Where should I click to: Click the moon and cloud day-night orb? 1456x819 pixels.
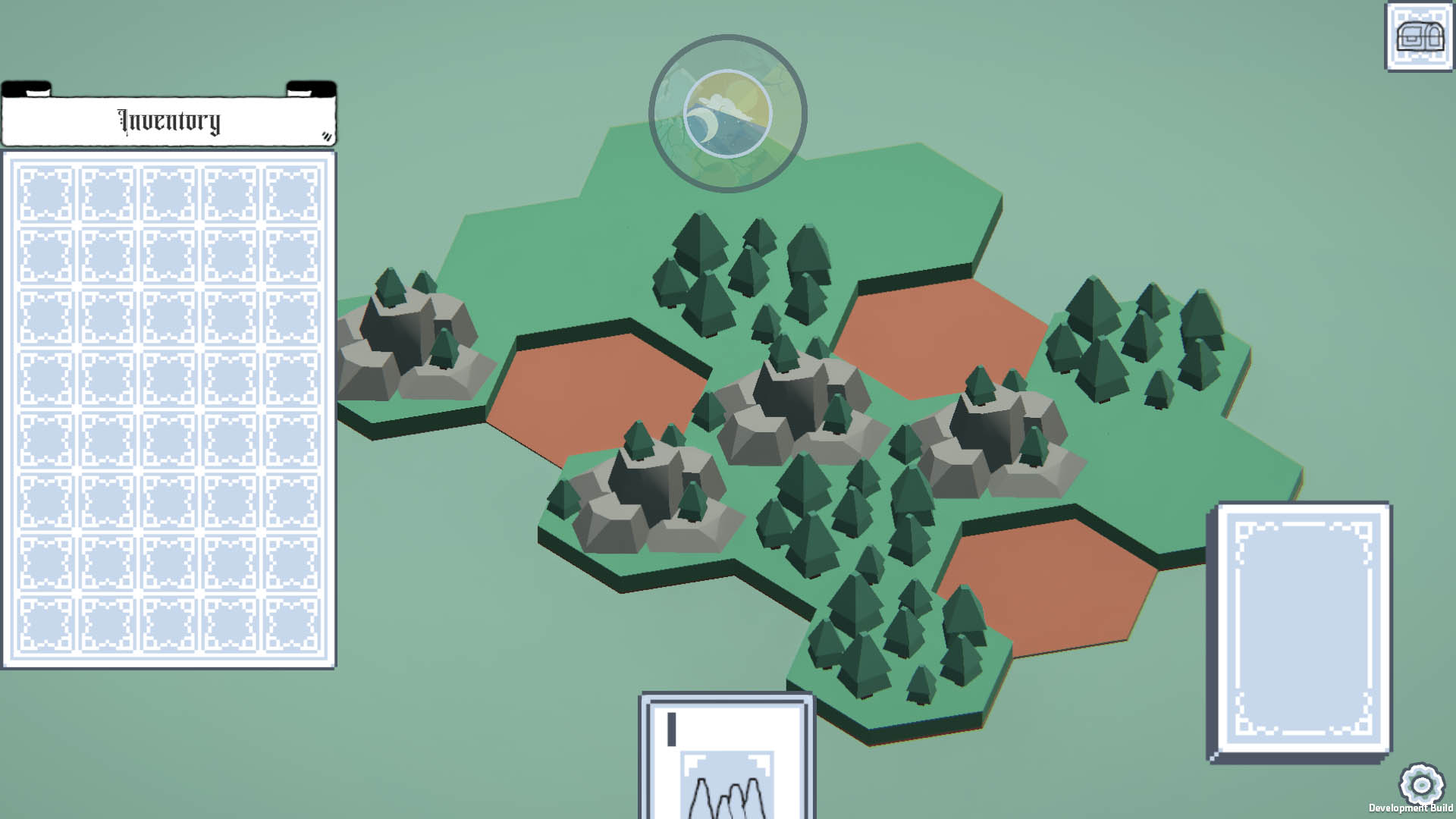tap(727, 114)
